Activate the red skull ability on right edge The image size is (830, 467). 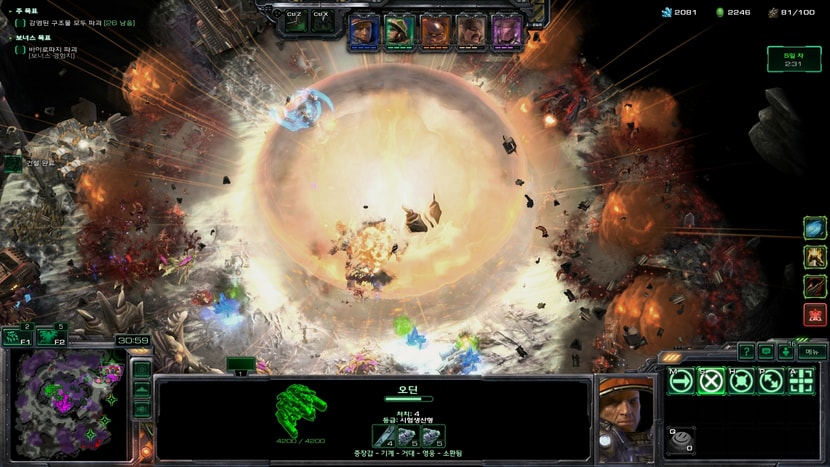pos(815,315)
